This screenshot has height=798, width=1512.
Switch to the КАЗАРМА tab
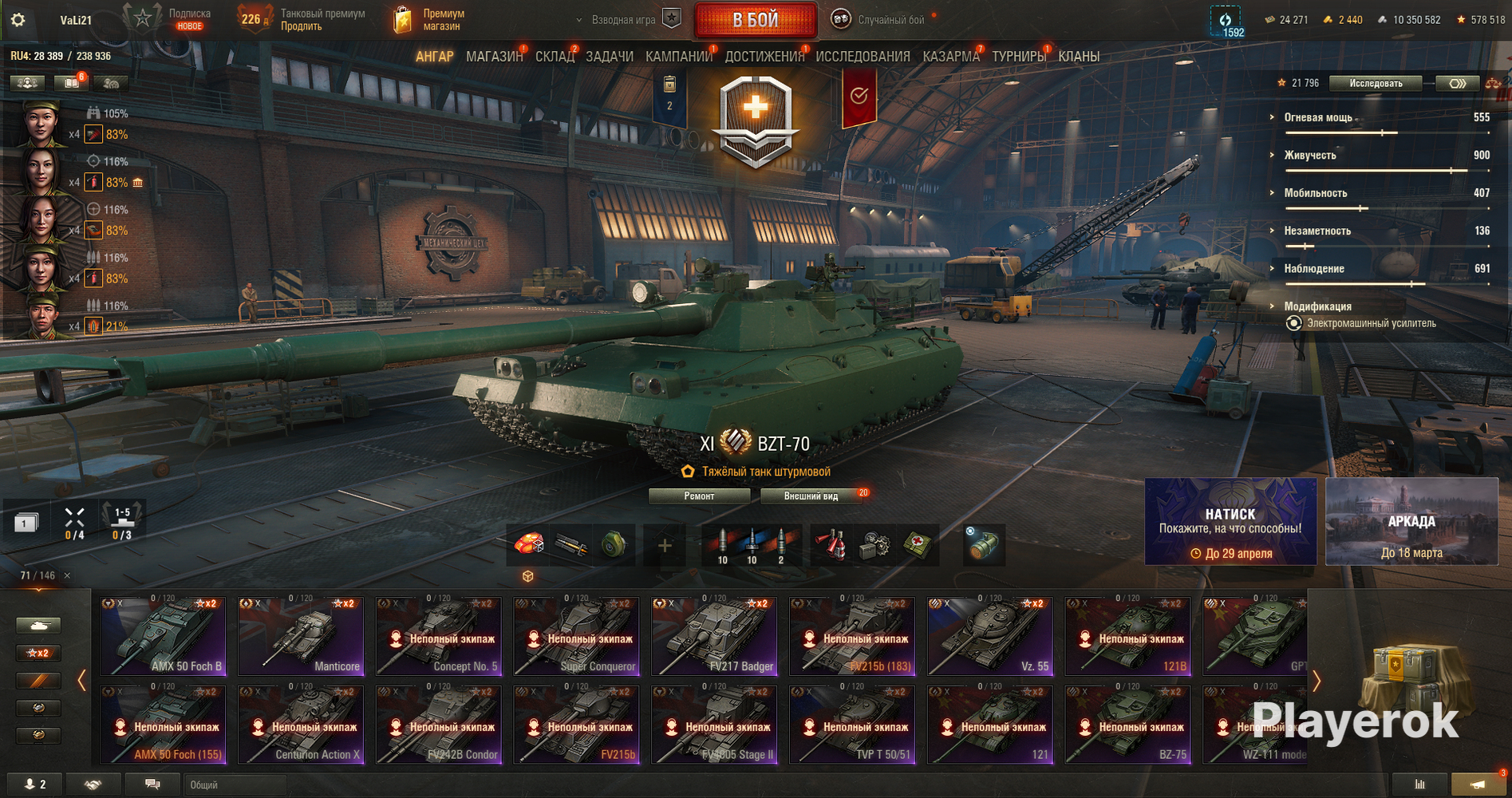950,57
